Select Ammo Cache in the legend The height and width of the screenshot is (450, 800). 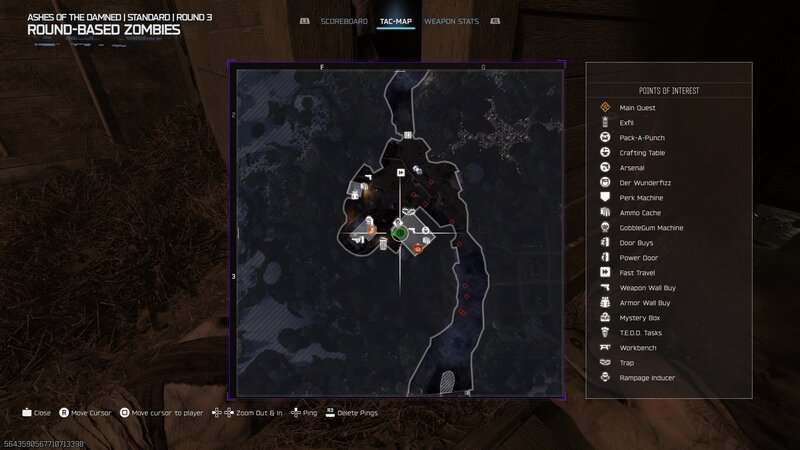(639, 212)
